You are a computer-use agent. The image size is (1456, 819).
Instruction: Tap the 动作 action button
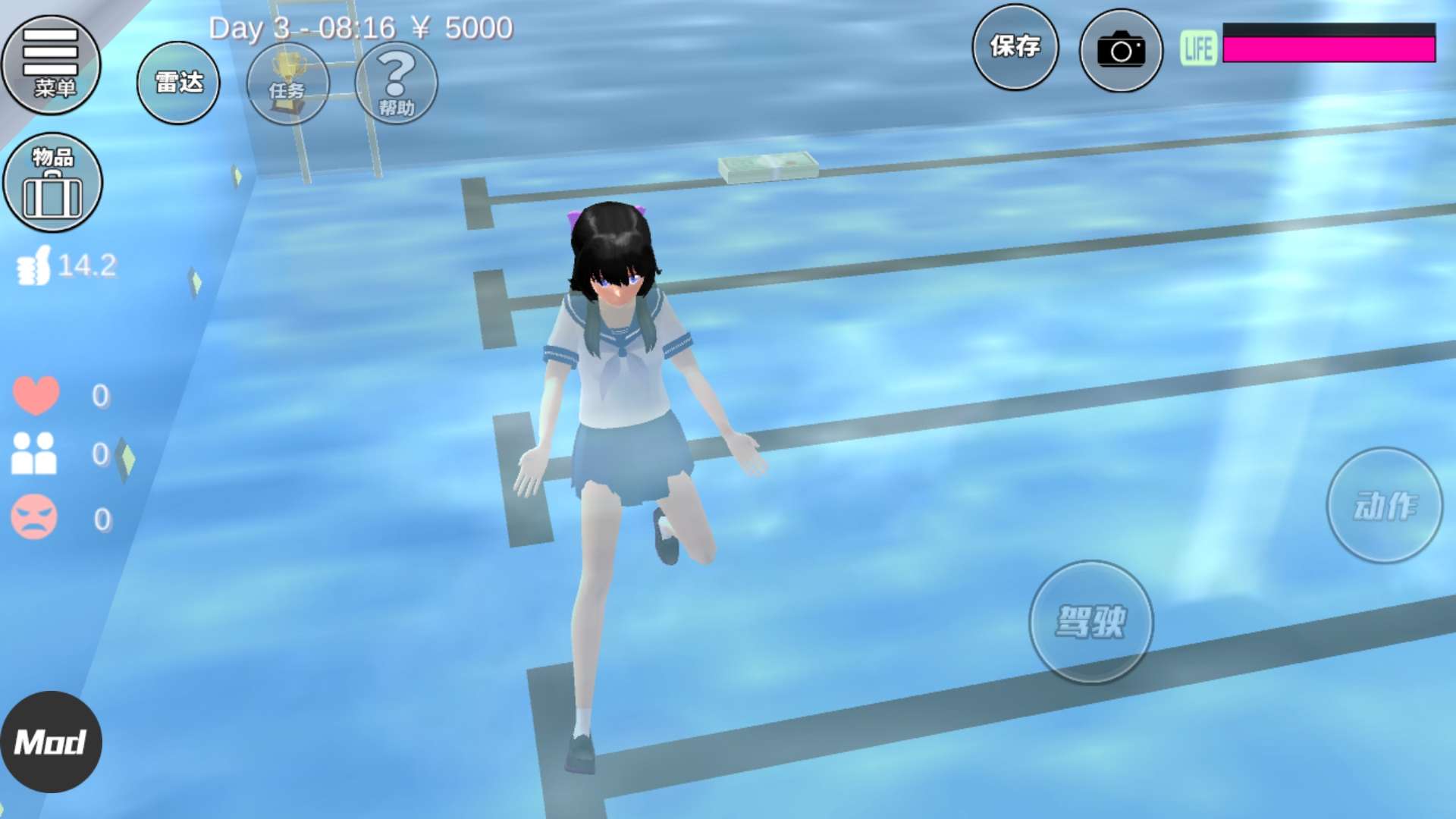pos(1384,505)
